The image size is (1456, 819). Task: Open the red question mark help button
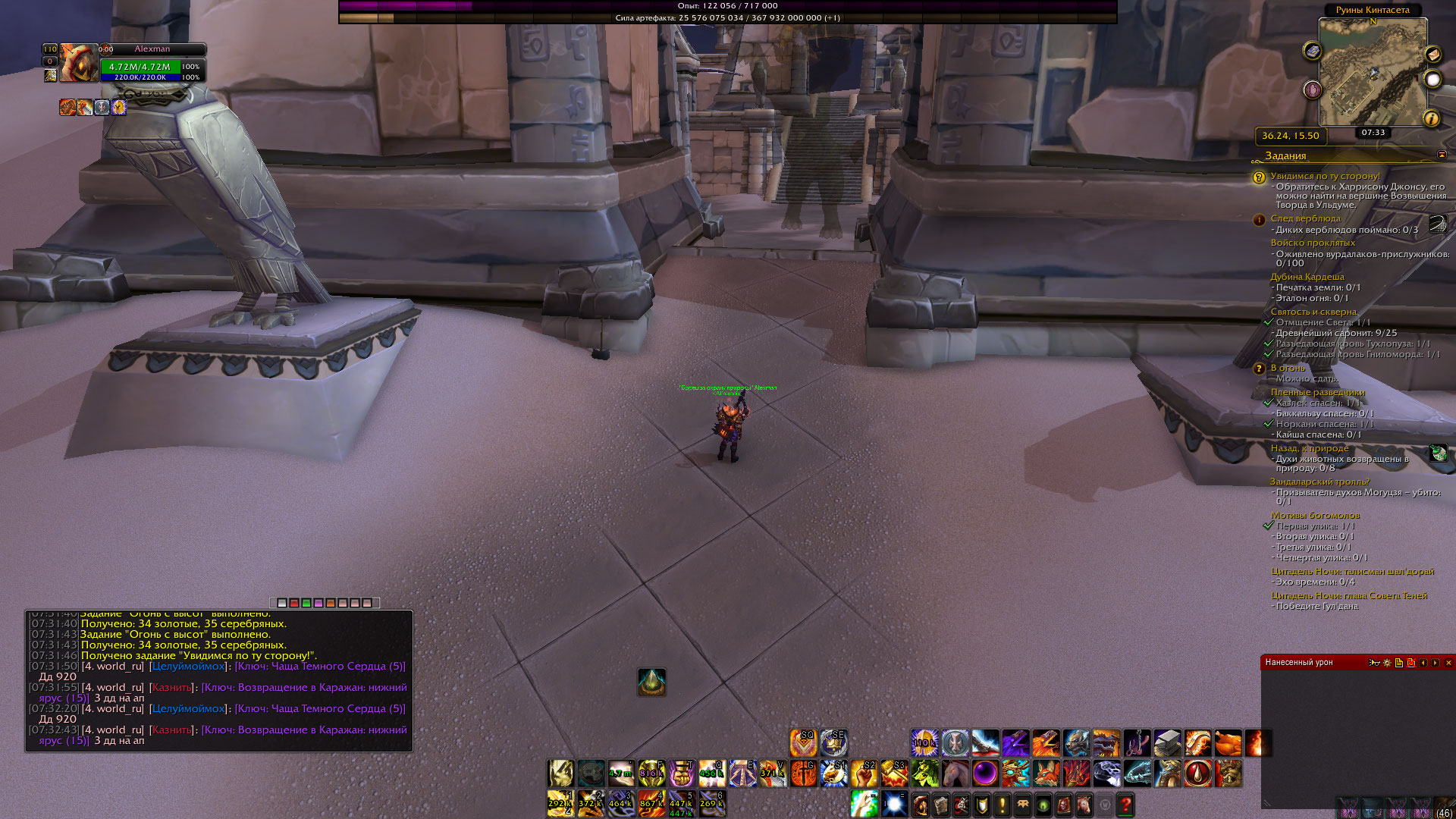point(1125,805)
